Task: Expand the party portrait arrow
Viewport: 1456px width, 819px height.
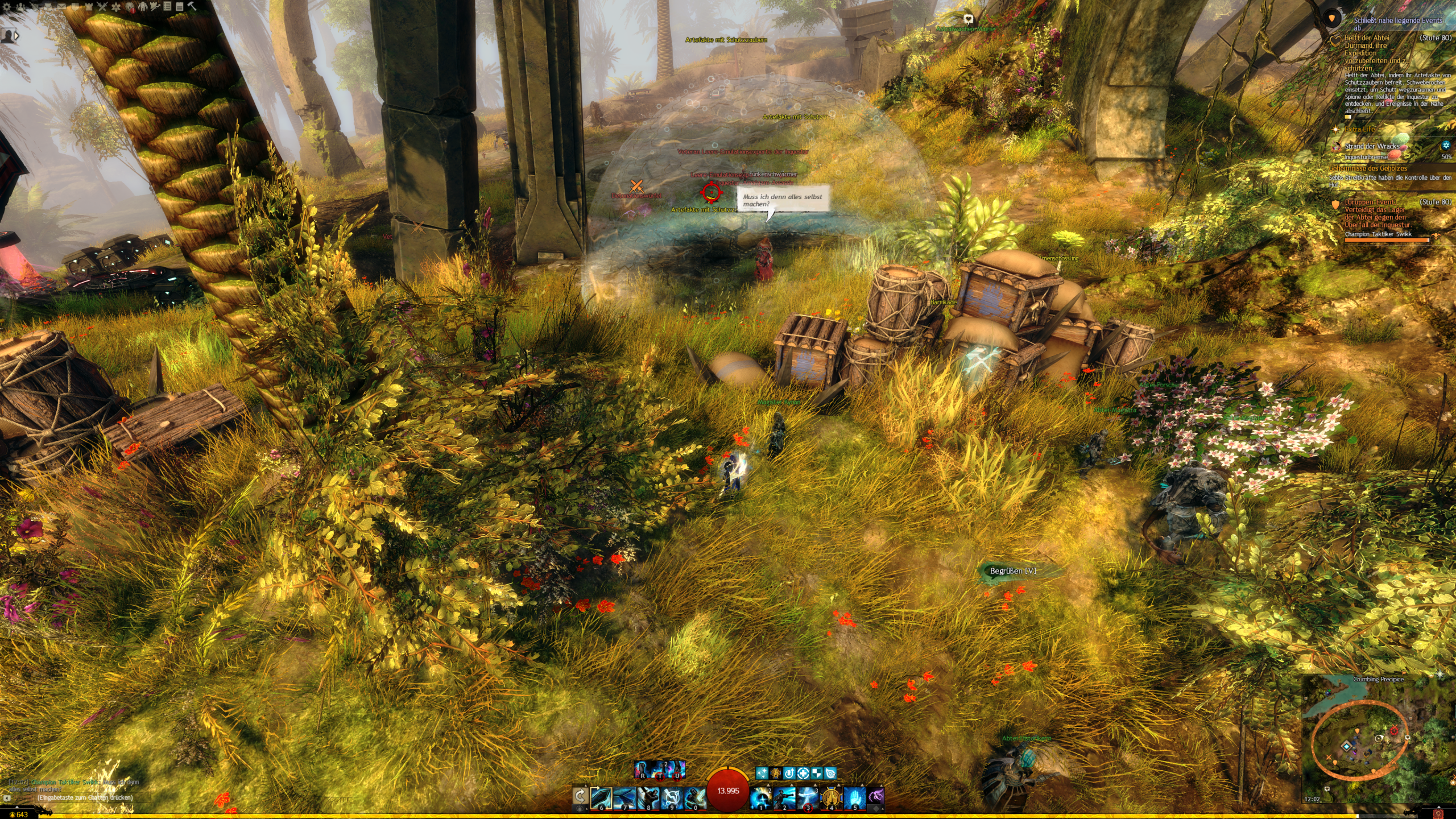Action: coord(16,35)
